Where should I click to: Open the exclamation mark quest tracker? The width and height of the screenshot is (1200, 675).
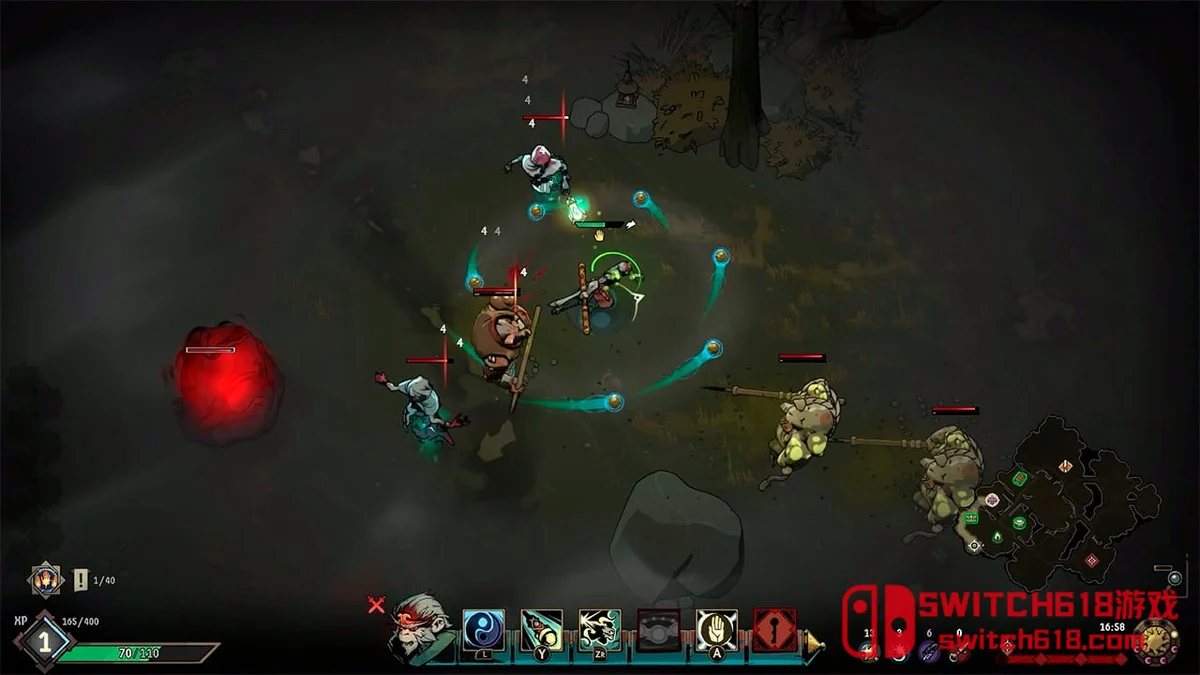click(81, 580)
